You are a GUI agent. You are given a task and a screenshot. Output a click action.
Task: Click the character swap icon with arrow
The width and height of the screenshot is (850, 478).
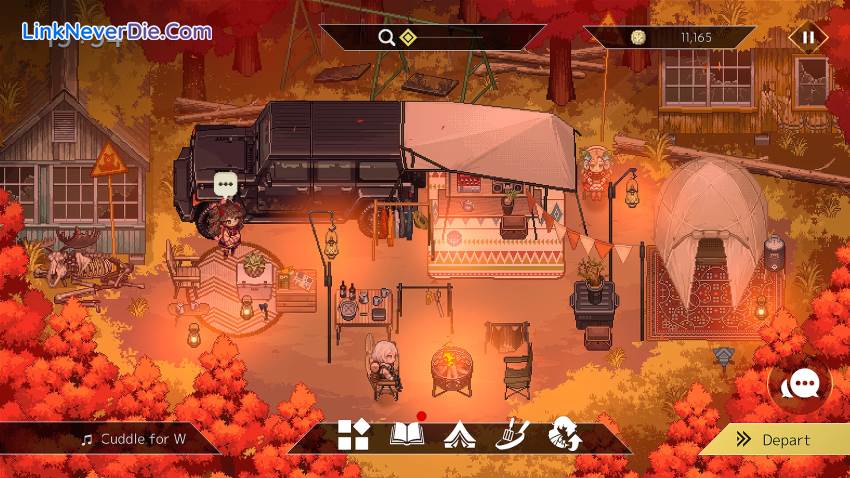(565, 434)
